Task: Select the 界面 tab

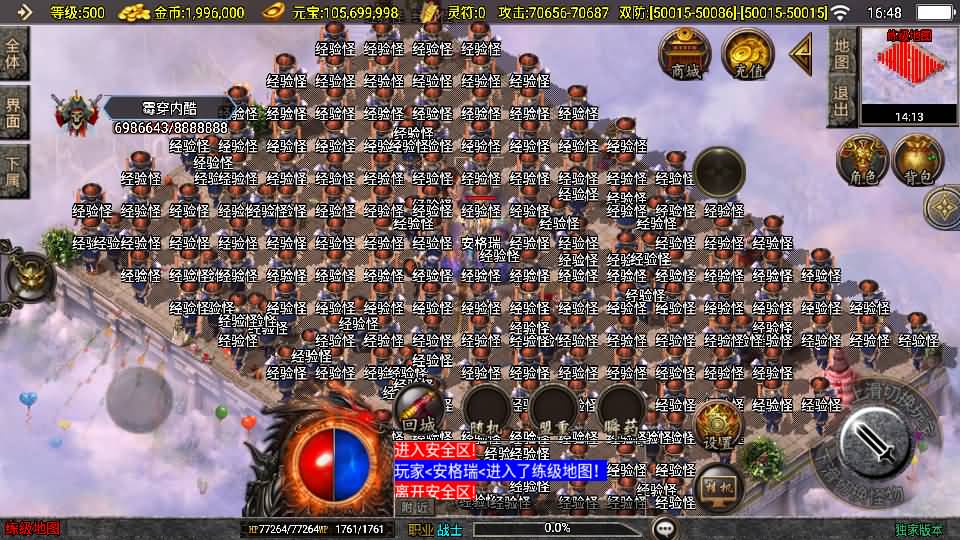Action: pyautogui.click(x=14, y=112)
